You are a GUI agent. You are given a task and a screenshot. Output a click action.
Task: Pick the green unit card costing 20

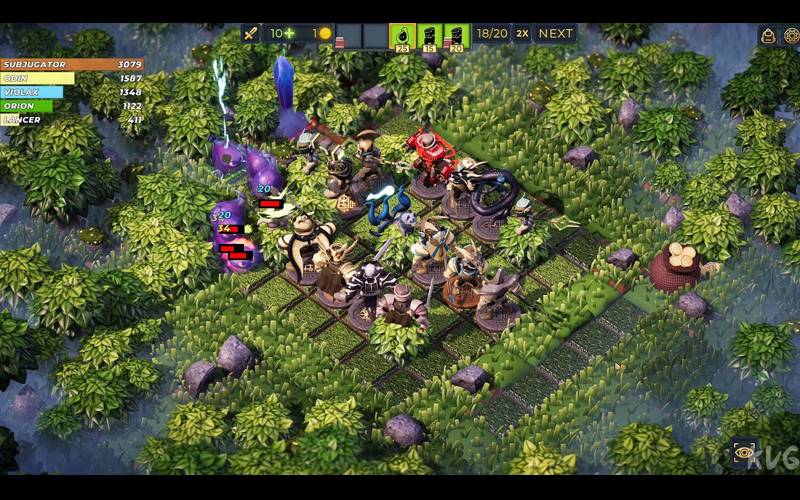point(457,37)
